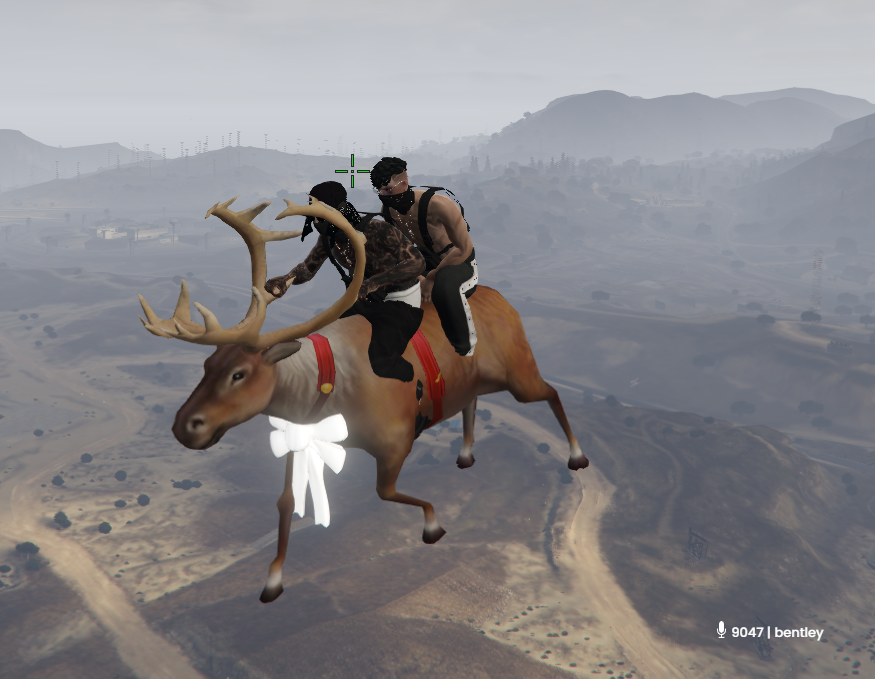The height and width of the screenshot is (679, 875).
Task: Click the microphone icon beside 9047 | bentley
Action: pyautogui.click(x=721, y=630)
